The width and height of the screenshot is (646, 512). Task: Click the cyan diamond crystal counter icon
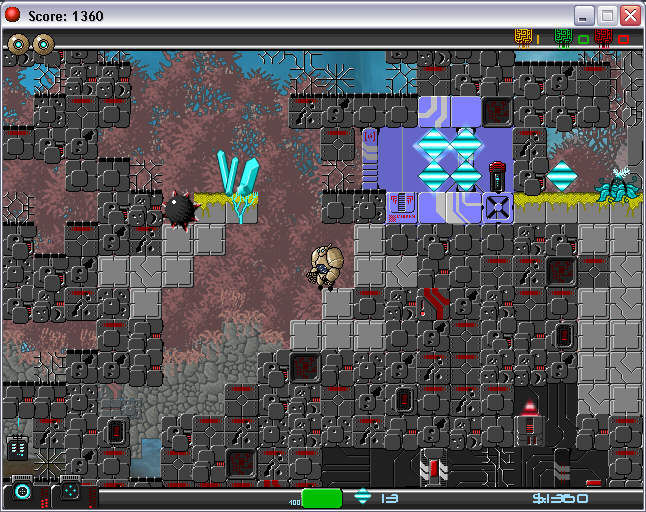[362, 497]
